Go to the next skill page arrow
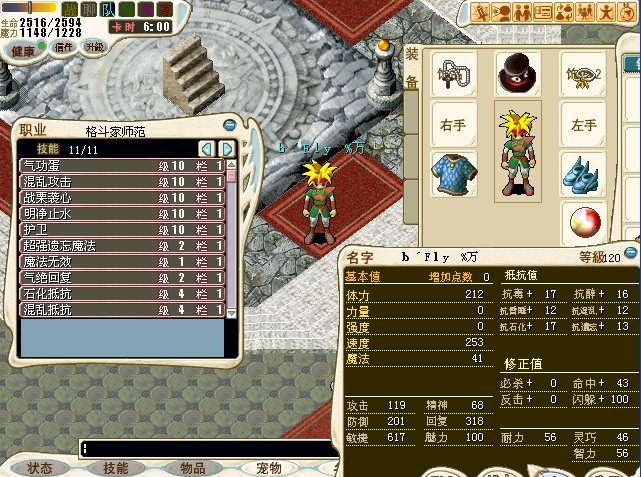641x477 pixels. pos(227,149)
